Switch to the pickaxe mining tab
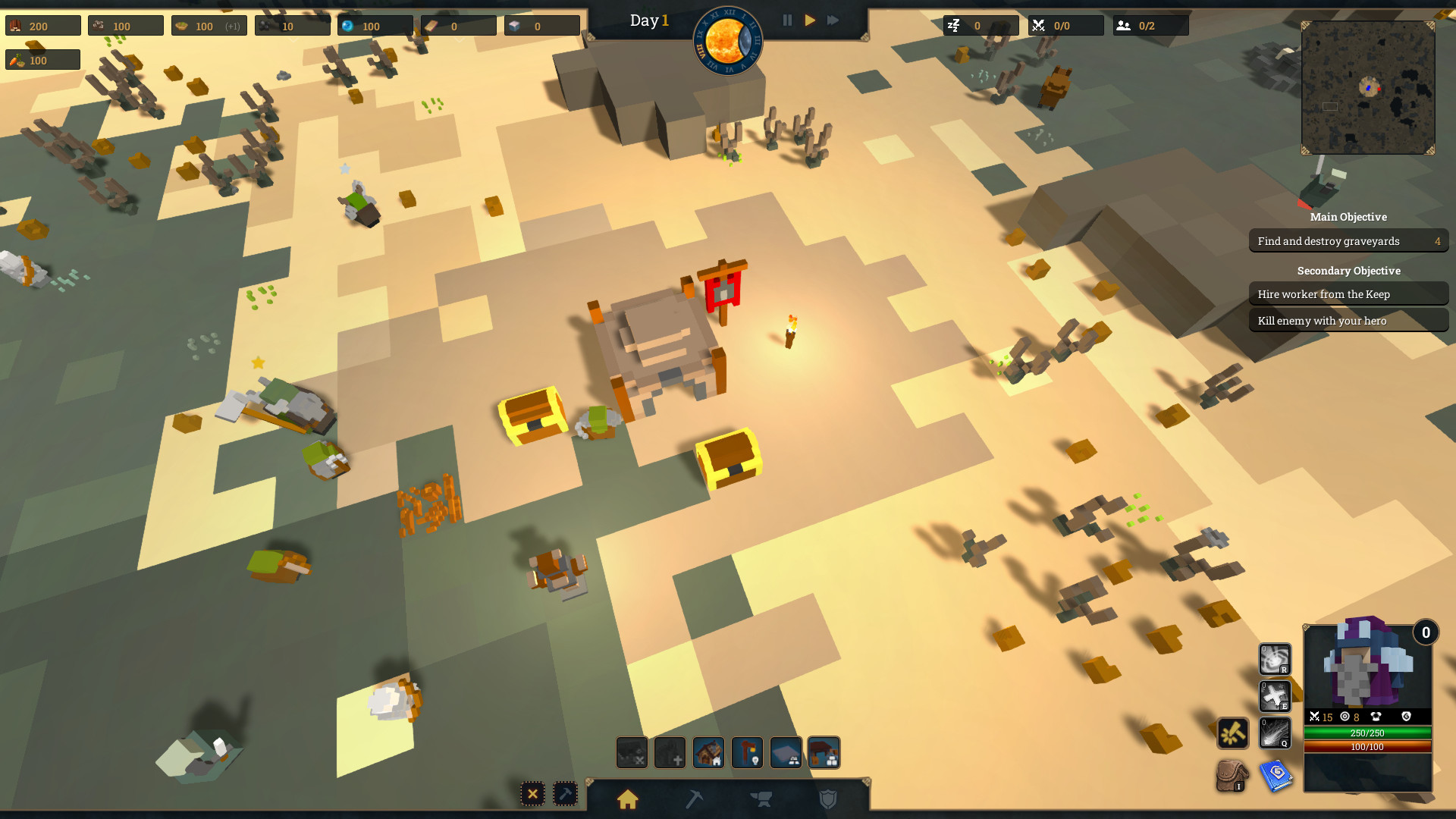 pos(694,800)
